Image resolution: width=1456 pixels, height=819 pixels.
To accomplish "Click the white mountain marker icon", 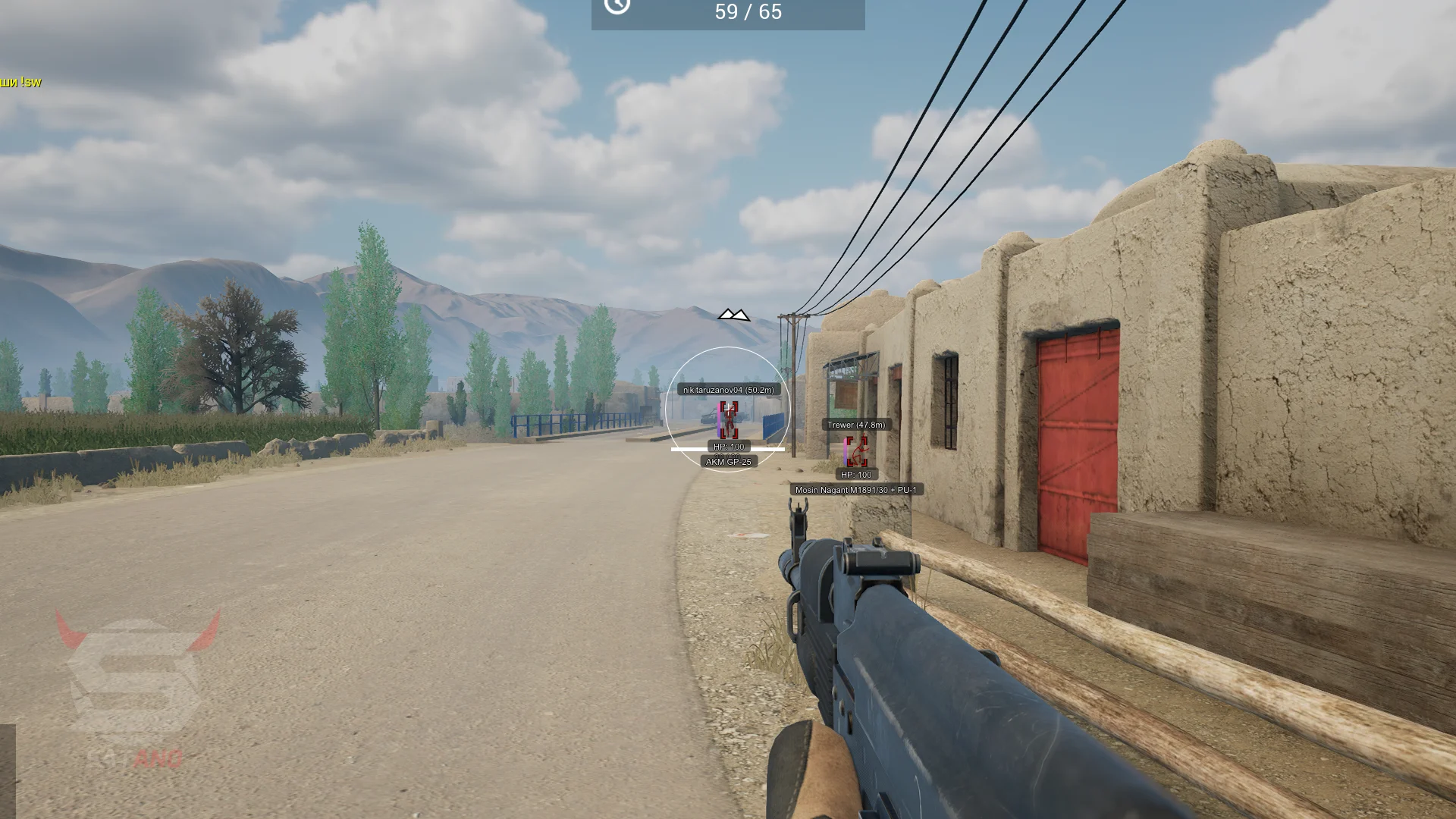I will pos(733,315).
